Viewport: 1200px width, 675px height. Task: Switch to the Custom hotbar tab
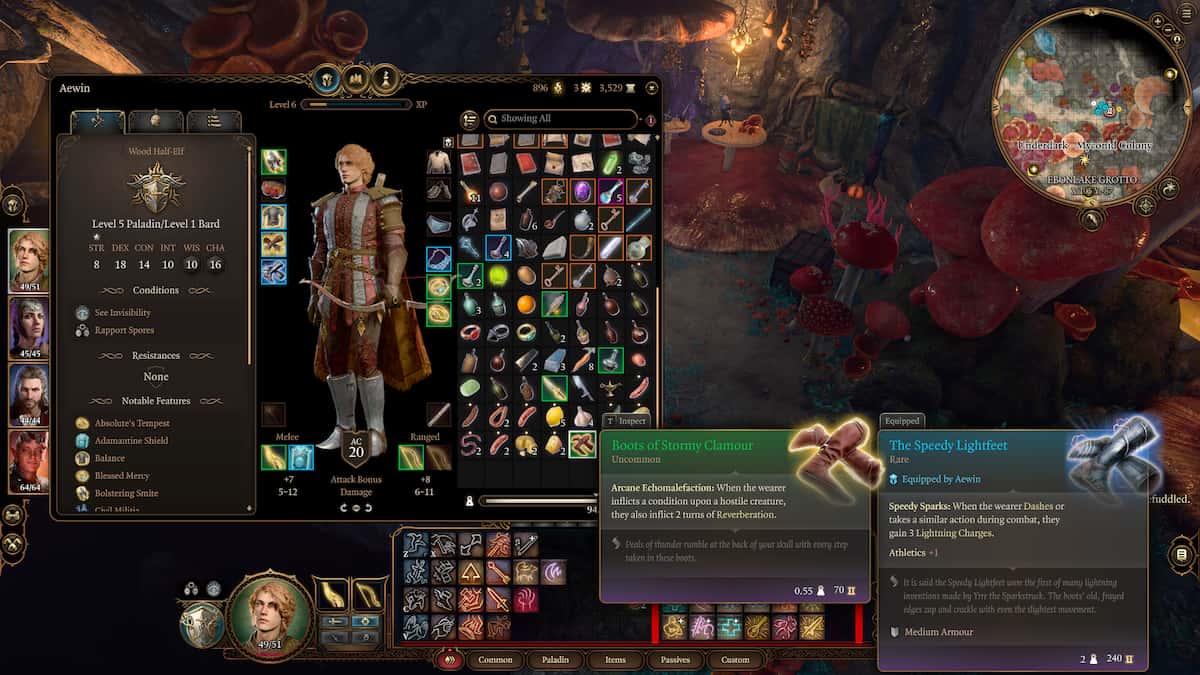pos(735,660)
